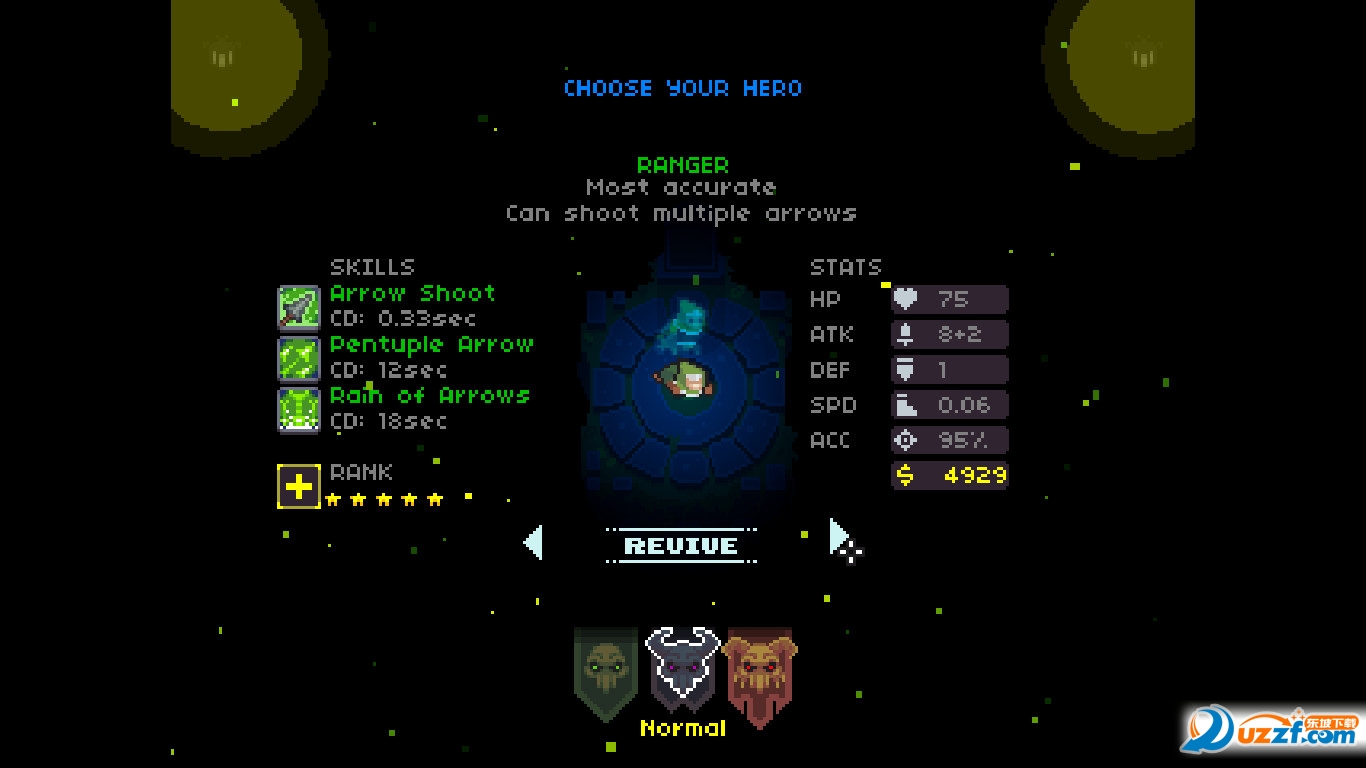Open the uzzf.com watermark link
Image resolution: width=1366 pixels, height=768 pixels.
(x=1271, y=731)
